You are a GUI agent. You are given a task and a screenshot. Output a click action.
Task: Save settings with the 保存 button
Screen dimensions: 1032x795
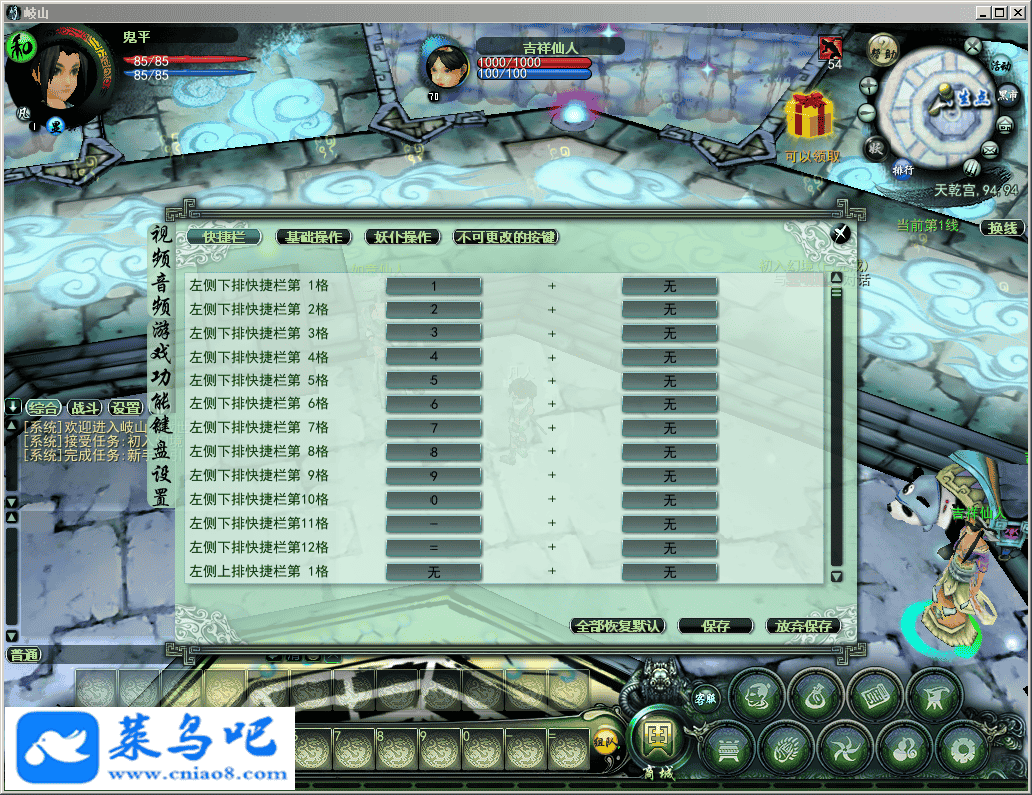pyautogui.click(x=715, y=626)
